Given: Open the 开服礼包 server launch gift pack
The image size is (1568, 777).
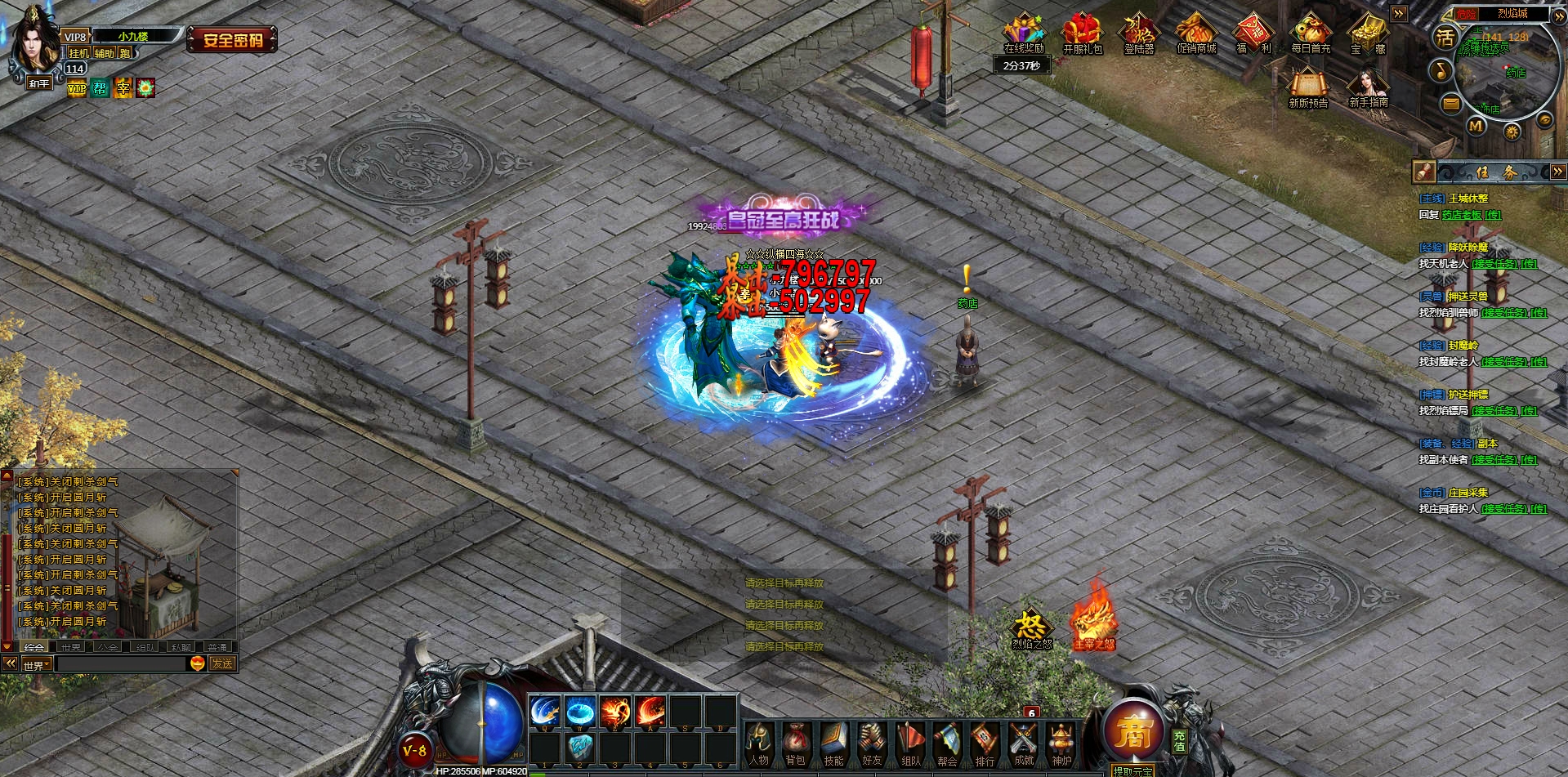Looking at the screenshot, I should click(1082, 34).
